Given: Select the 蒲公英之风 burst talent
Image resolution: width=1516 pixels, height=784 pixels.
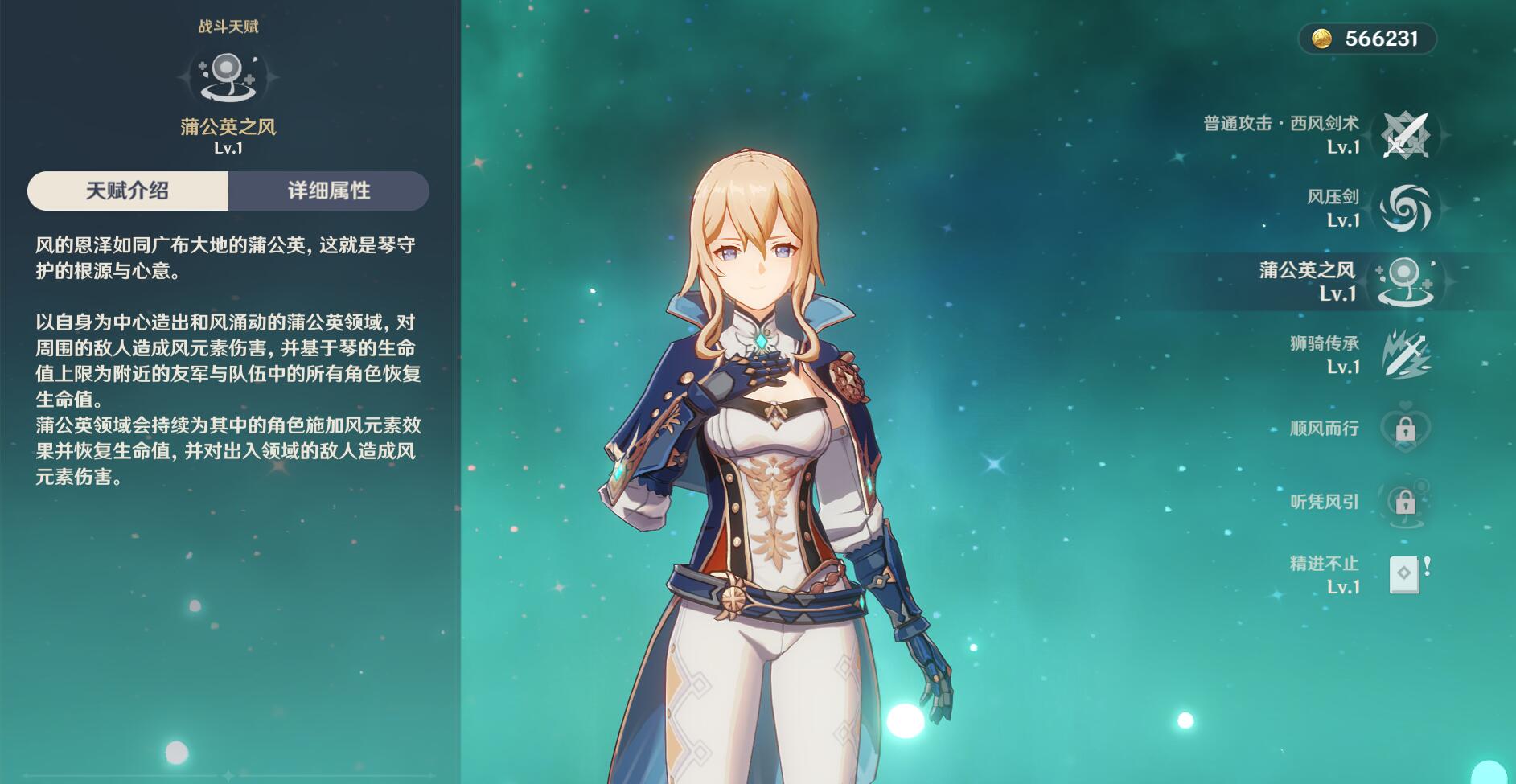Looking at the screenshot, I should point(1404,281).
